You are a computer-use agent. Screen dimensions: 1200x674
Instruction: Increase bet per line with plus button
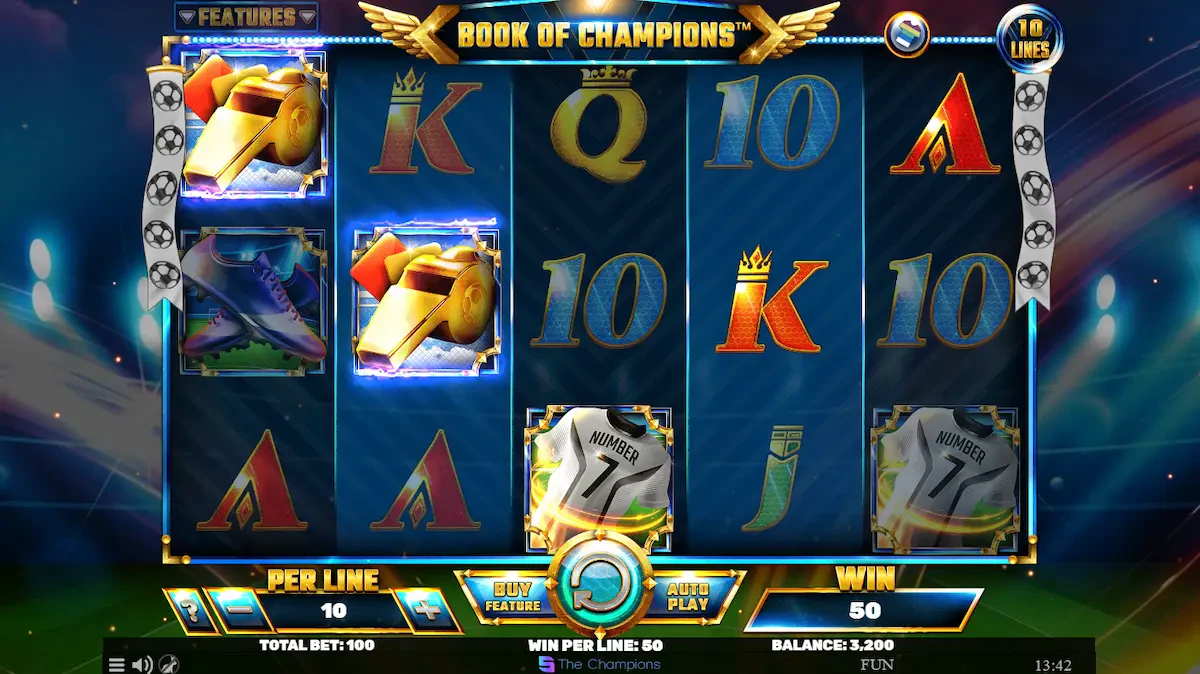coord(428,610)
